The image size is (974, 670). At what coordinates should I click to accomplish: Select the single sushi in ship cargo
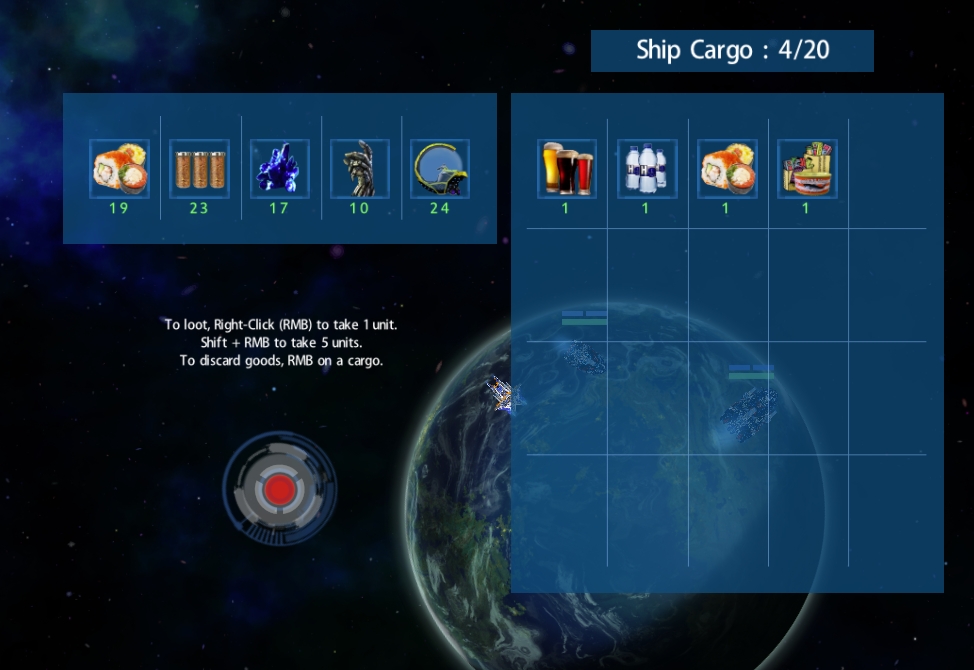pos(726,169)
